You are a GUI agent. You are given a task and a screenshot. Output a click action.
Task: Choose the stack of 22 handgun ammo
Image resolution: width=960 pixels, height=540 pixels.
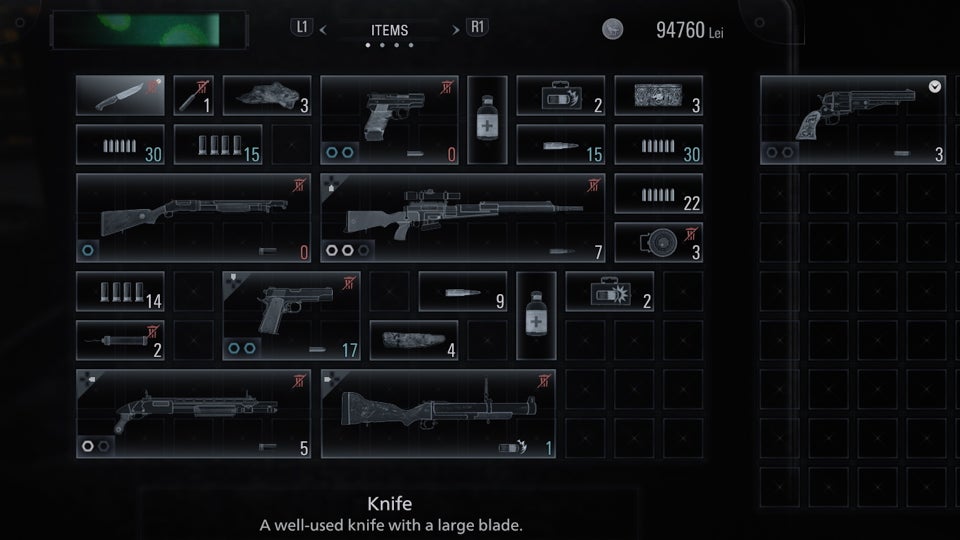658,194
